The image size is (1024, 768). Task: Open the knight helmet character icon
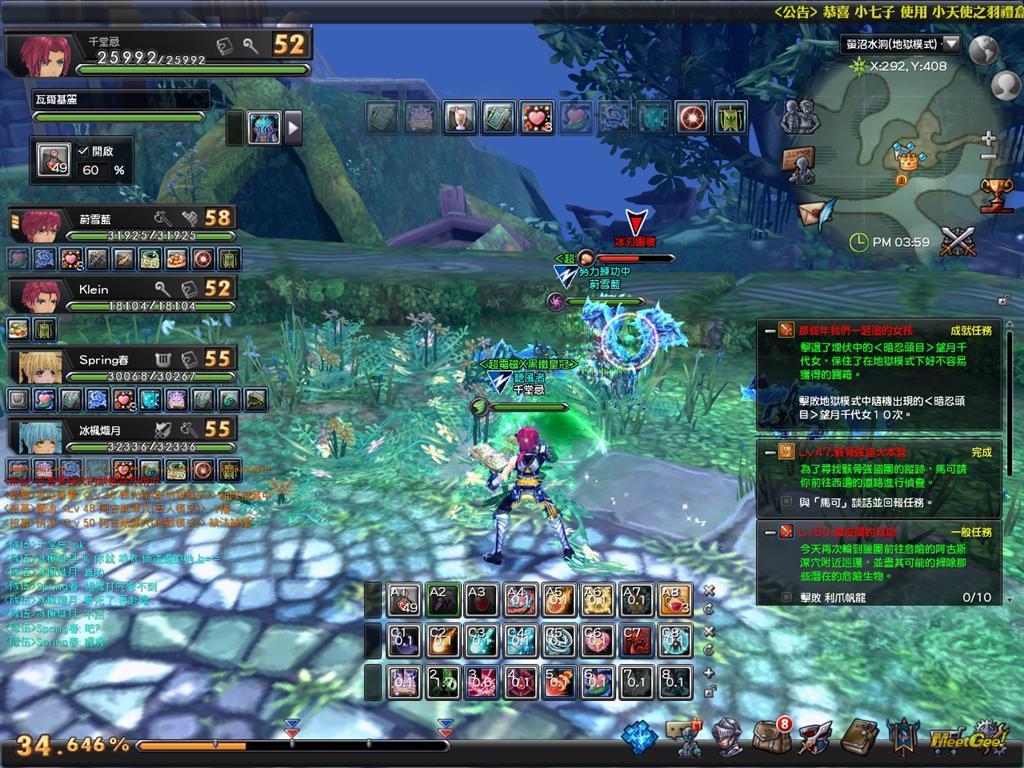point(727,738)
